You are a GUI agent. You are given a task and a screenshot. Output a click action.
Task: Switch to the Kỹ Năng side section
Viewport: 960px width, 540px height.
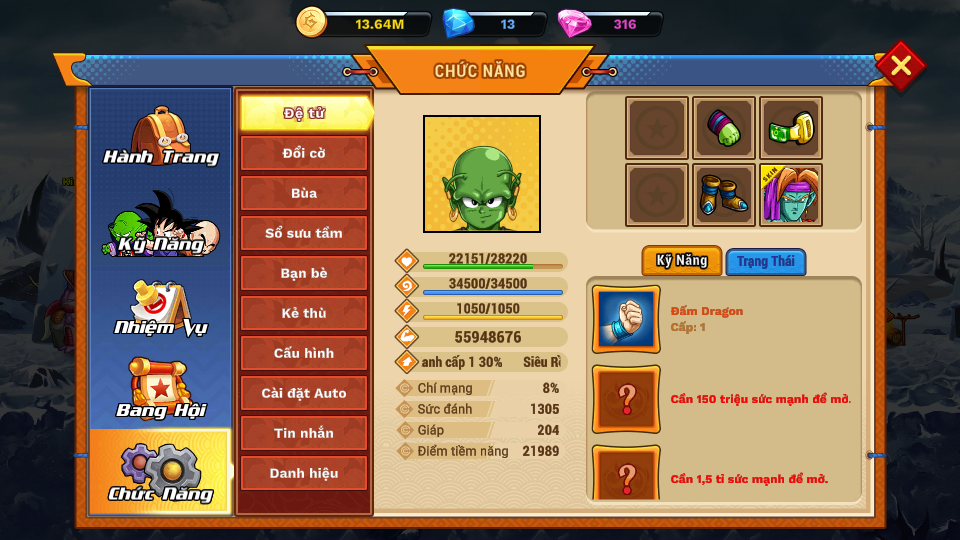[x=160, y=224]
